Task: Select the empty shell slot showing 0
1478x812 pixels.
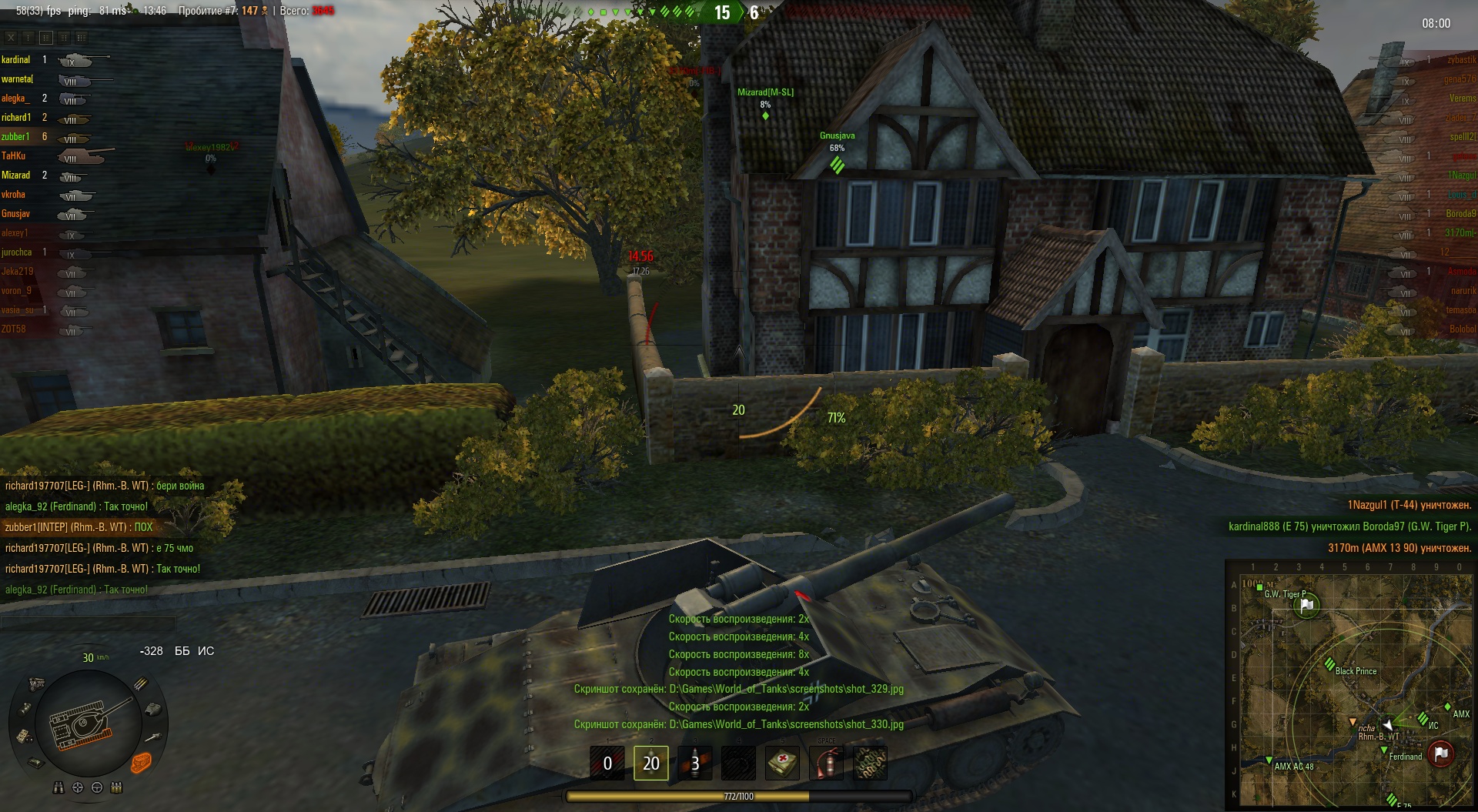Action: 607,763
